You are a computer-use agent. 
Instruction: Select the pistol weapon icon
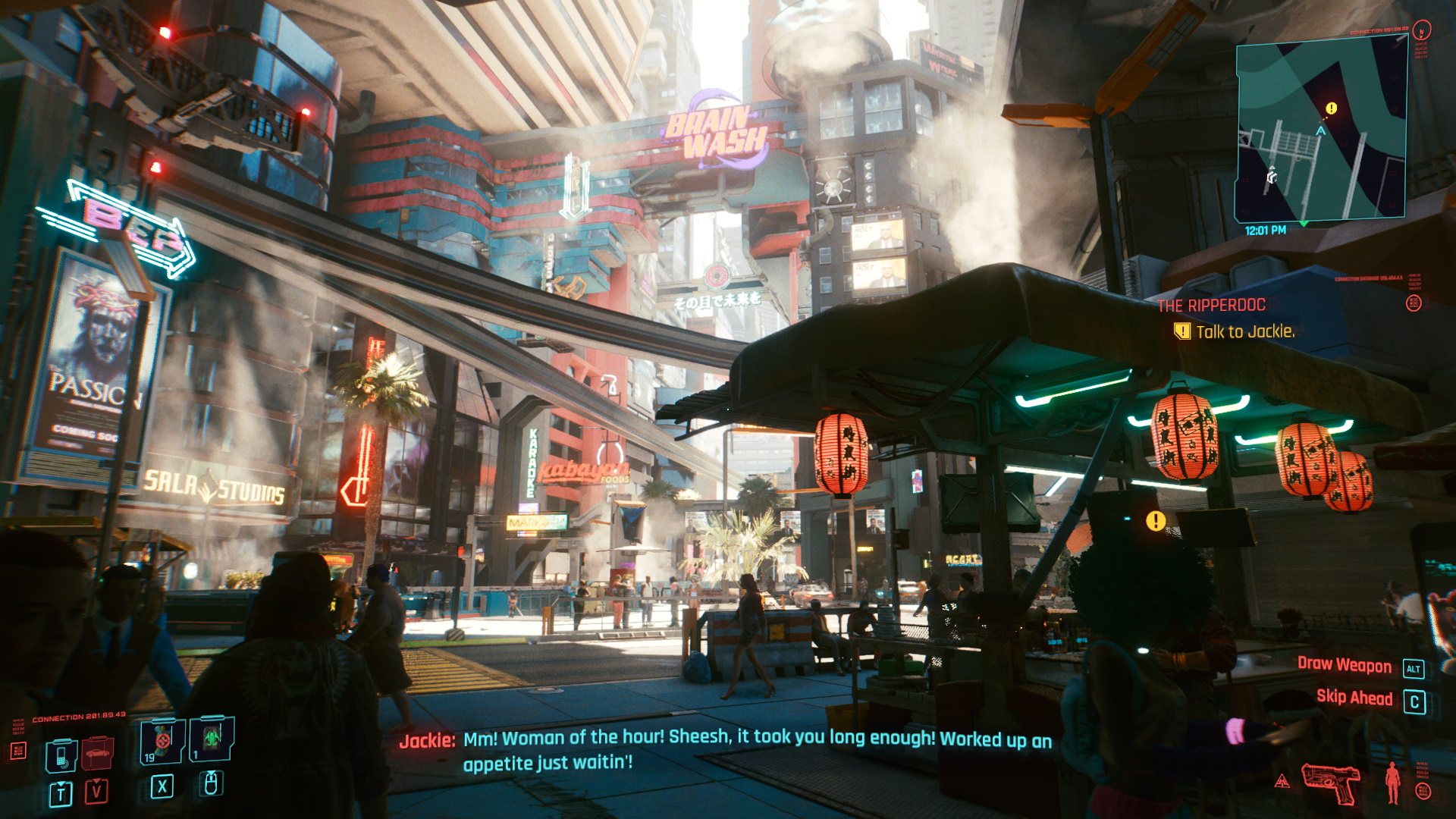[1331, 781]
